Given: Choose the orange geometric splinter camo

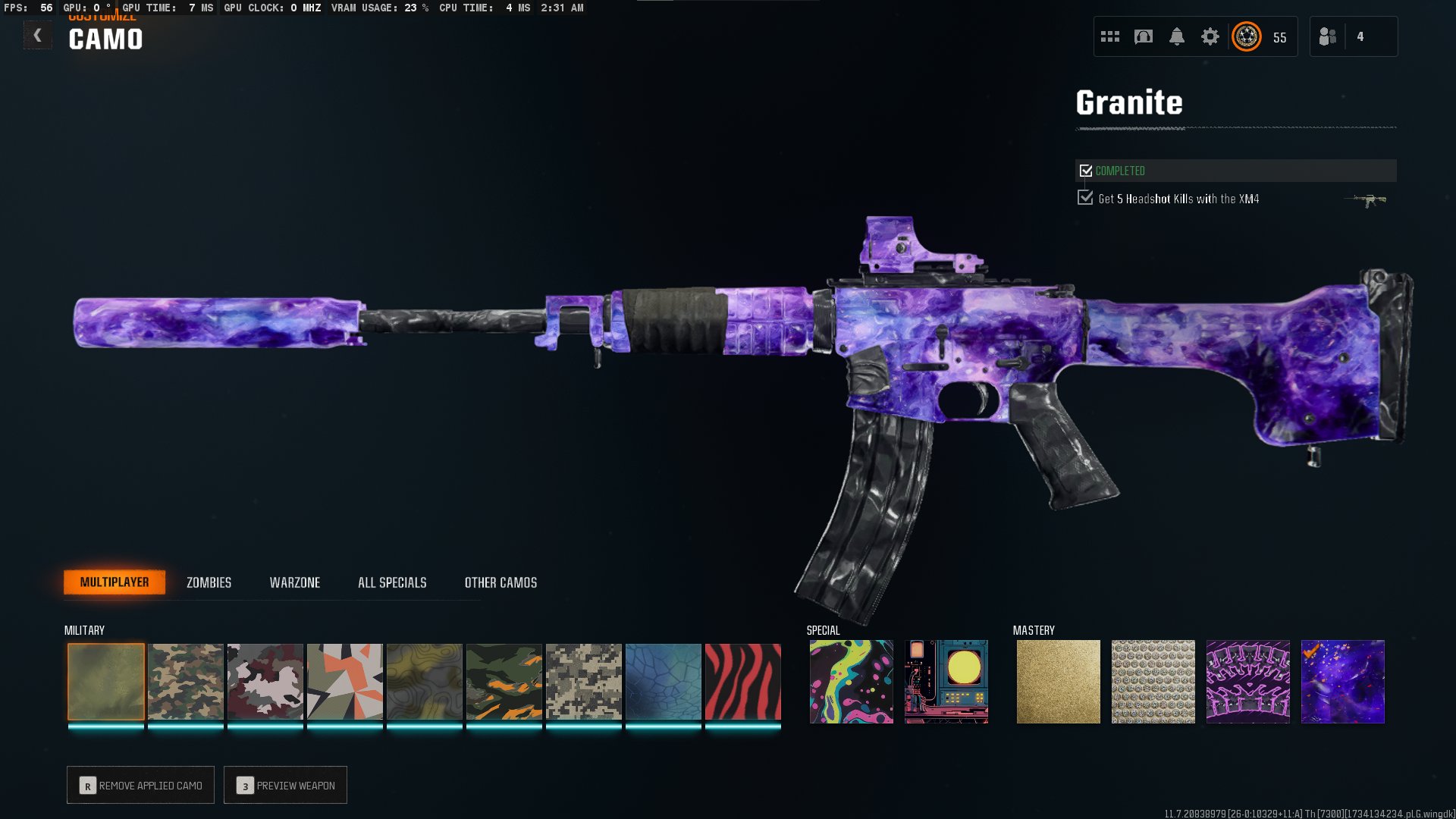Looking at the screenshot, I should pos(345,681).
